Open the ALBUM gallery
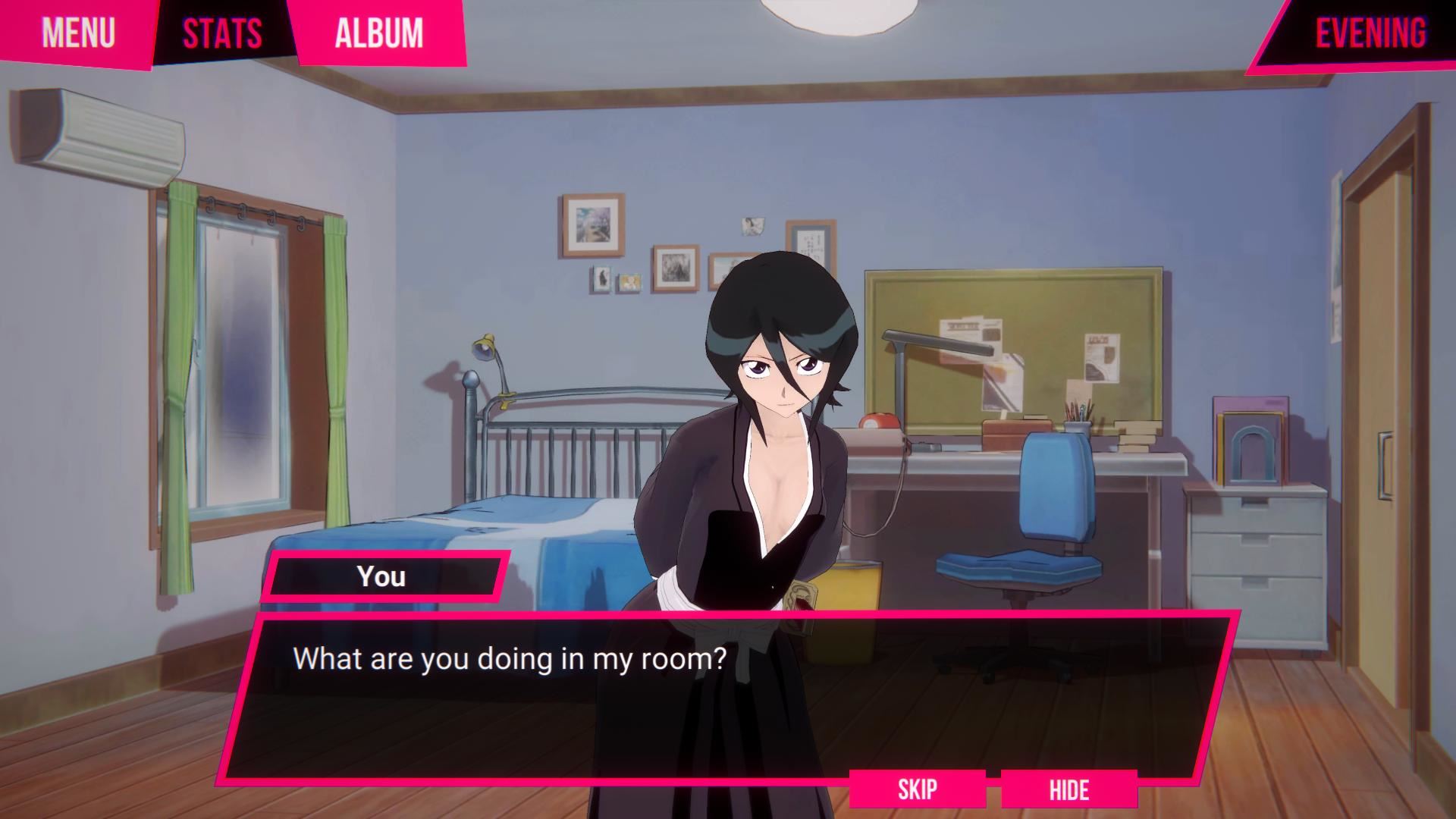This screenshot has width=1456, height=819. click(x=378, y=33)
